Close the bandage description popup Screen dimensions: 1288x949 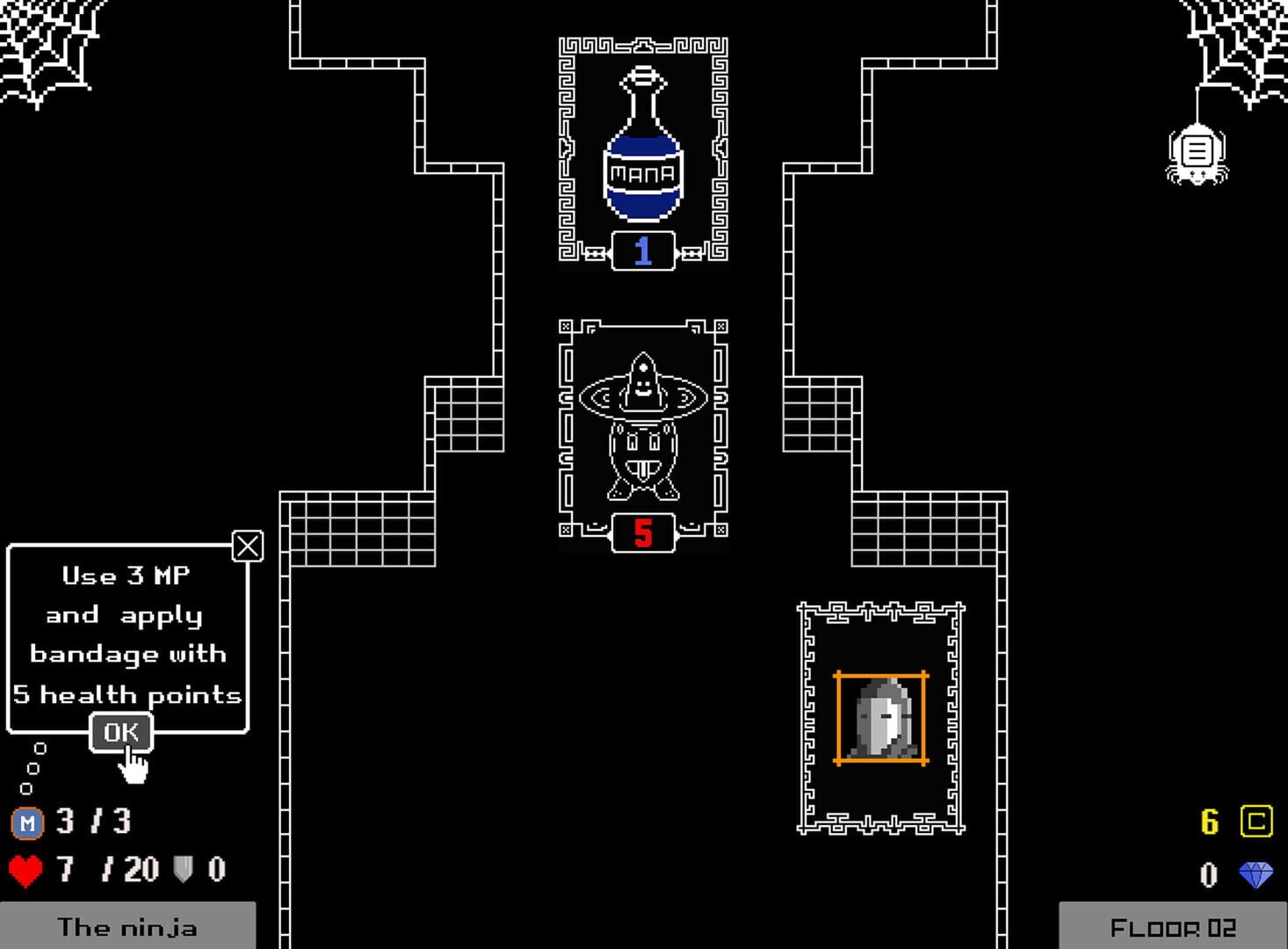247,546
